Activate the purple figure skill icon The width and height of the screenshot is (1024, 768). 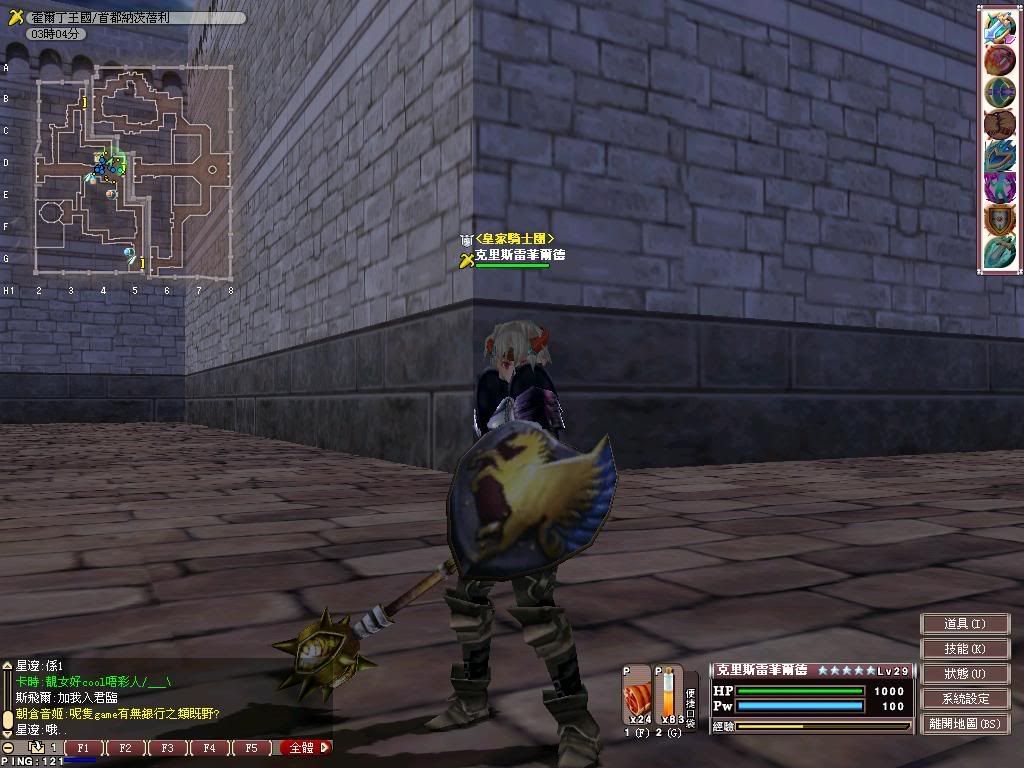tap(999, 187)
